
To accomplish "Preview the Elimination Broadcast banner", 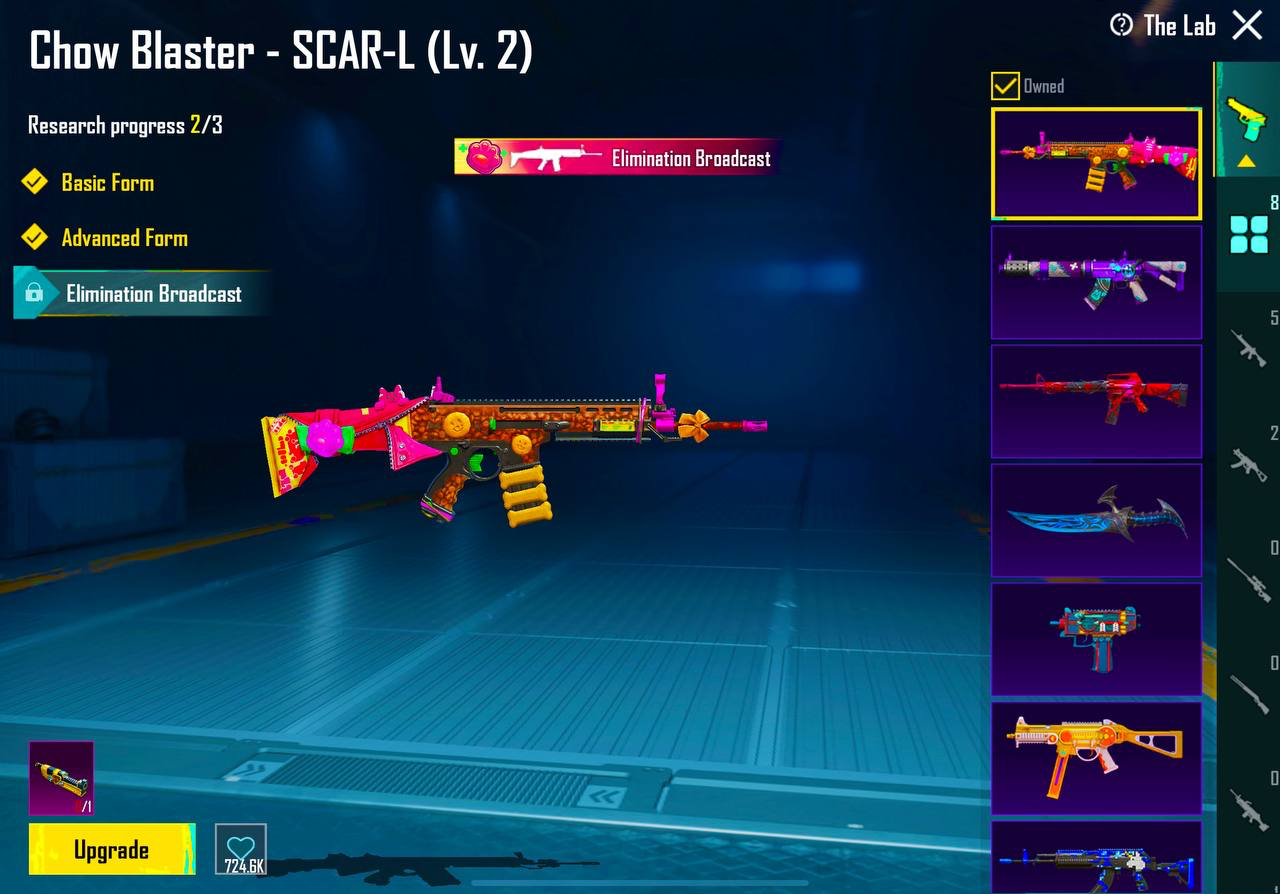I will point(615,158).
